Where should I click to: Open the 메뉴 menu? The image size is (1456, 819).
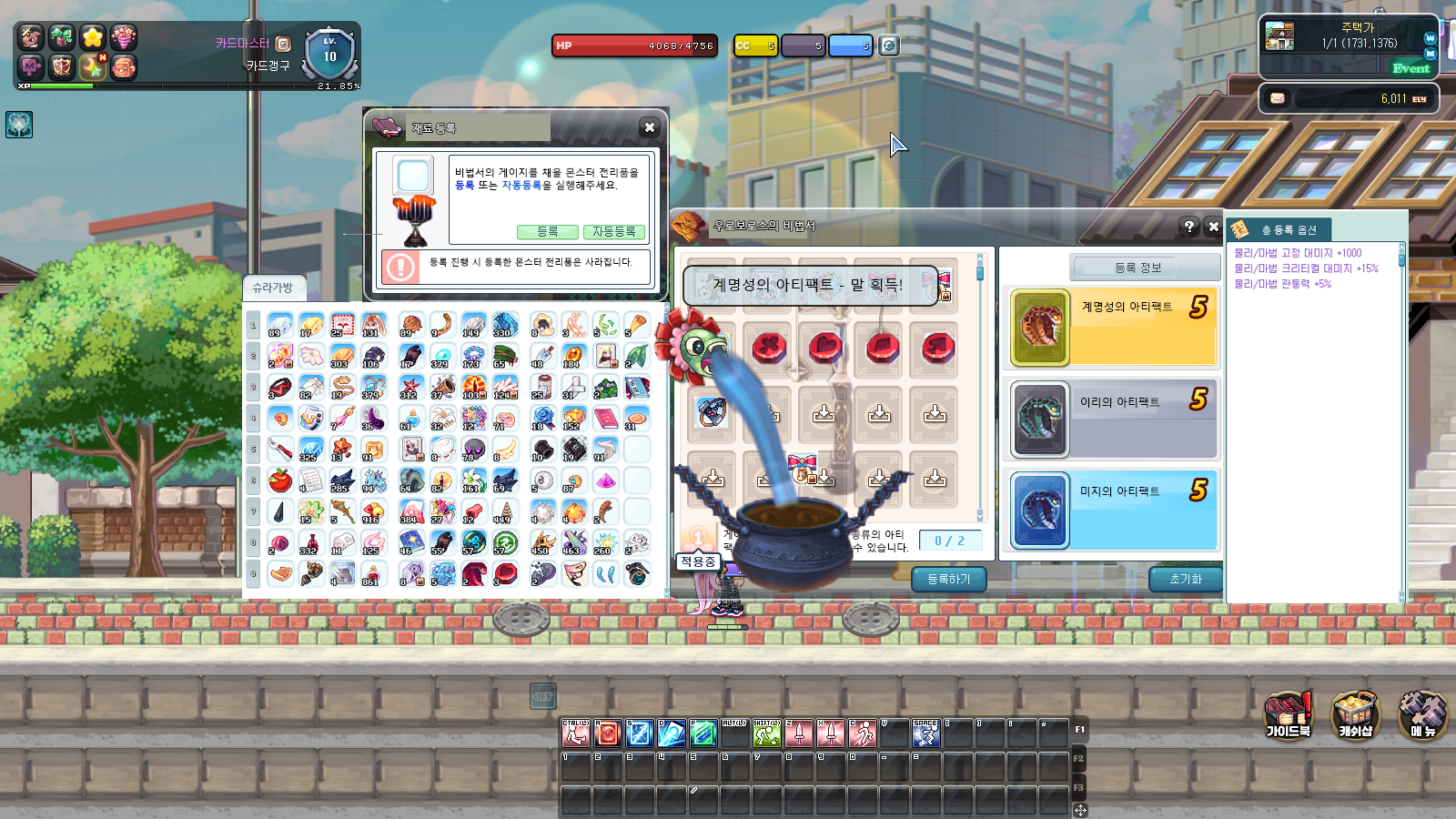pyautogui.click(x=1422, y=715)
